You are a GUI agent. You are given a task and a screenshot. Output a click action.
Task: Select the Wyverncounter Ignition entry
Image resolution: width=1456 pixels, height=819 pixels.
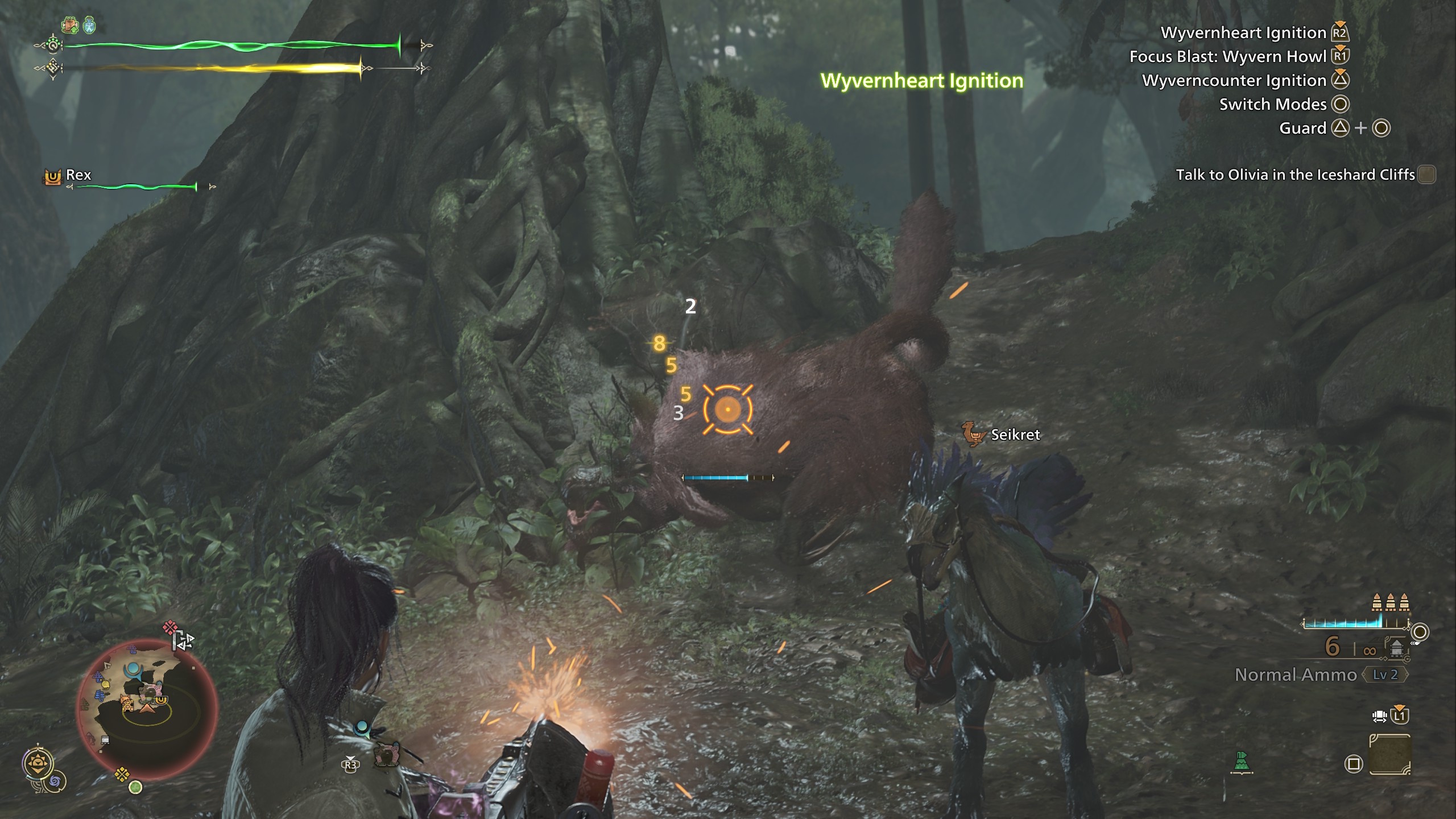[x=1234, y=81]
